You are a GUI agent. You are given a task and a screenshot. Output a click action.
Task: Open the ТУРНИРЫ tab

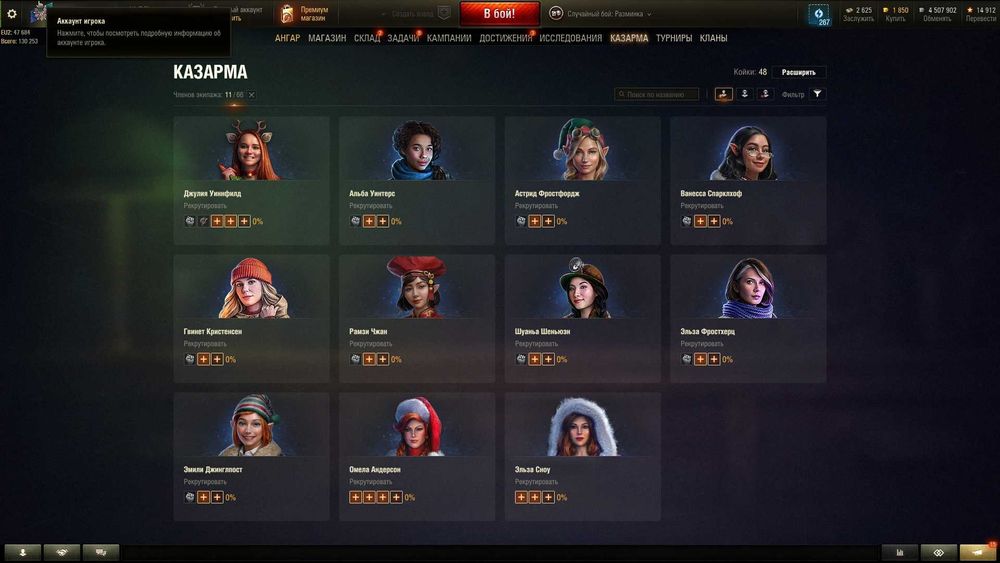click(x=674, y=38)
